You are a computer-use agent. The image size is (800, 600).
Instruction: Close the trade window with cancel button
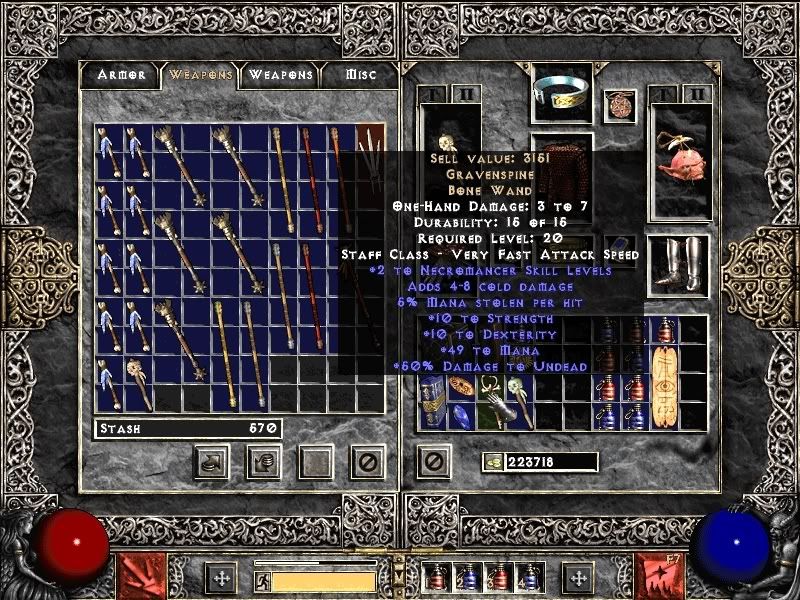(x=367, y=461)
